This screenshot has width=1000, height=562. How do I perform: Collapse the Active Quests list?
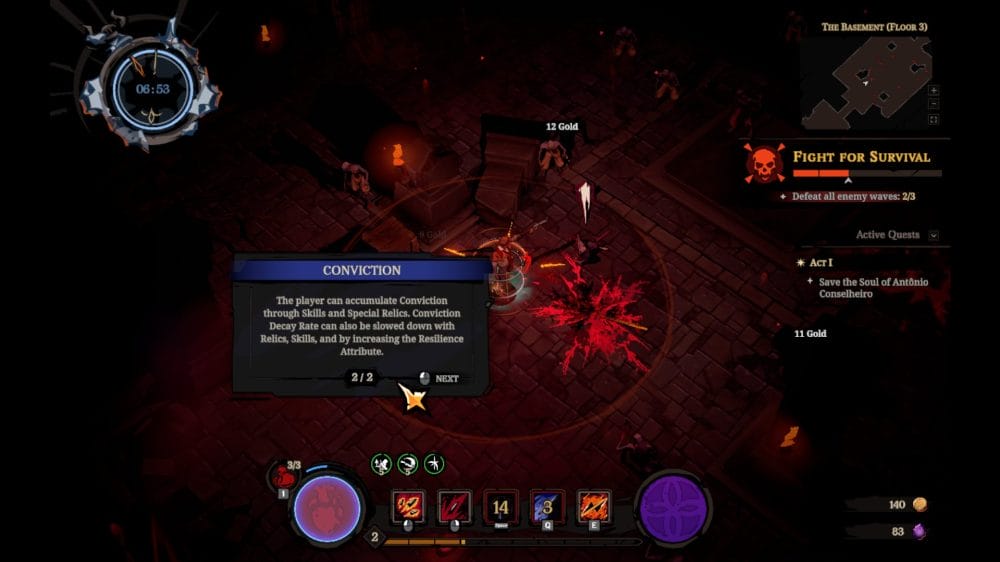[934, 236]
